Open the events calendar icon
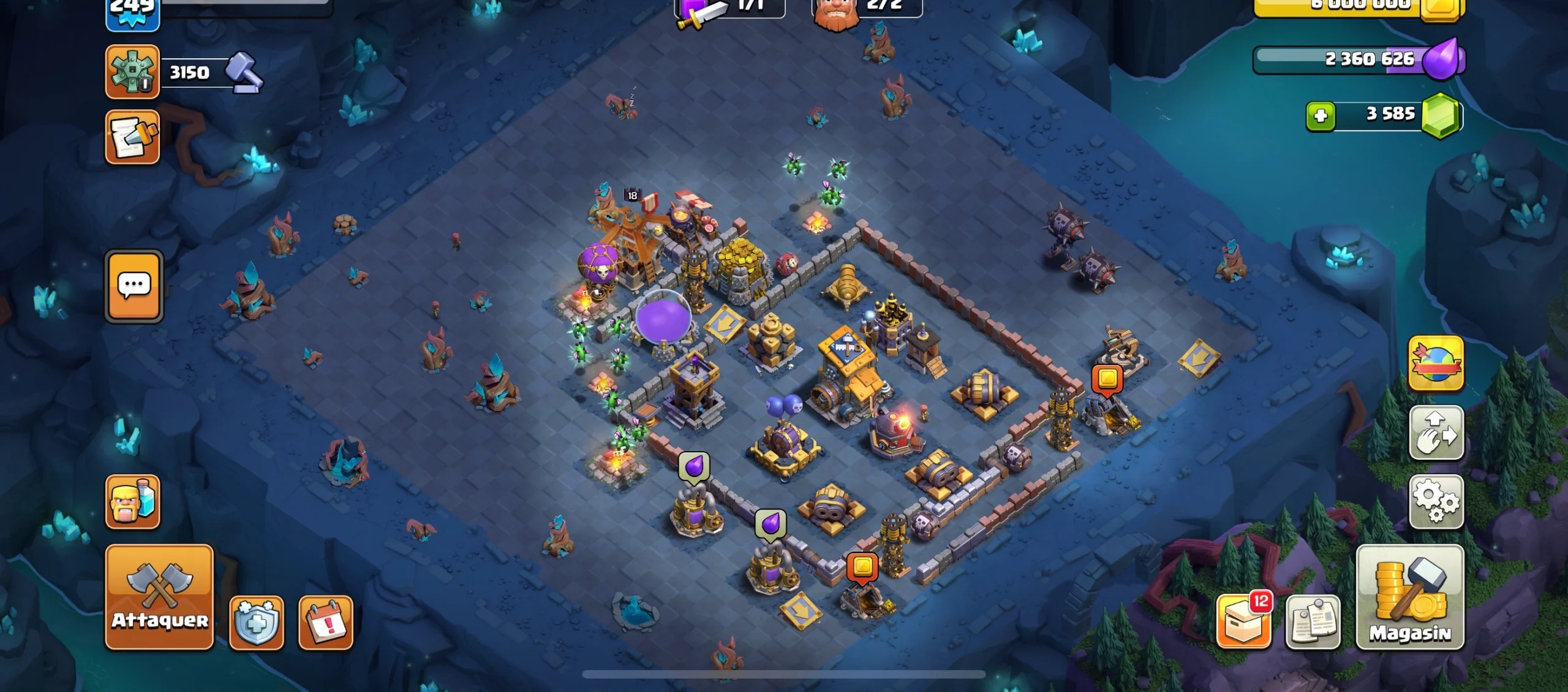 coord(325,621)
